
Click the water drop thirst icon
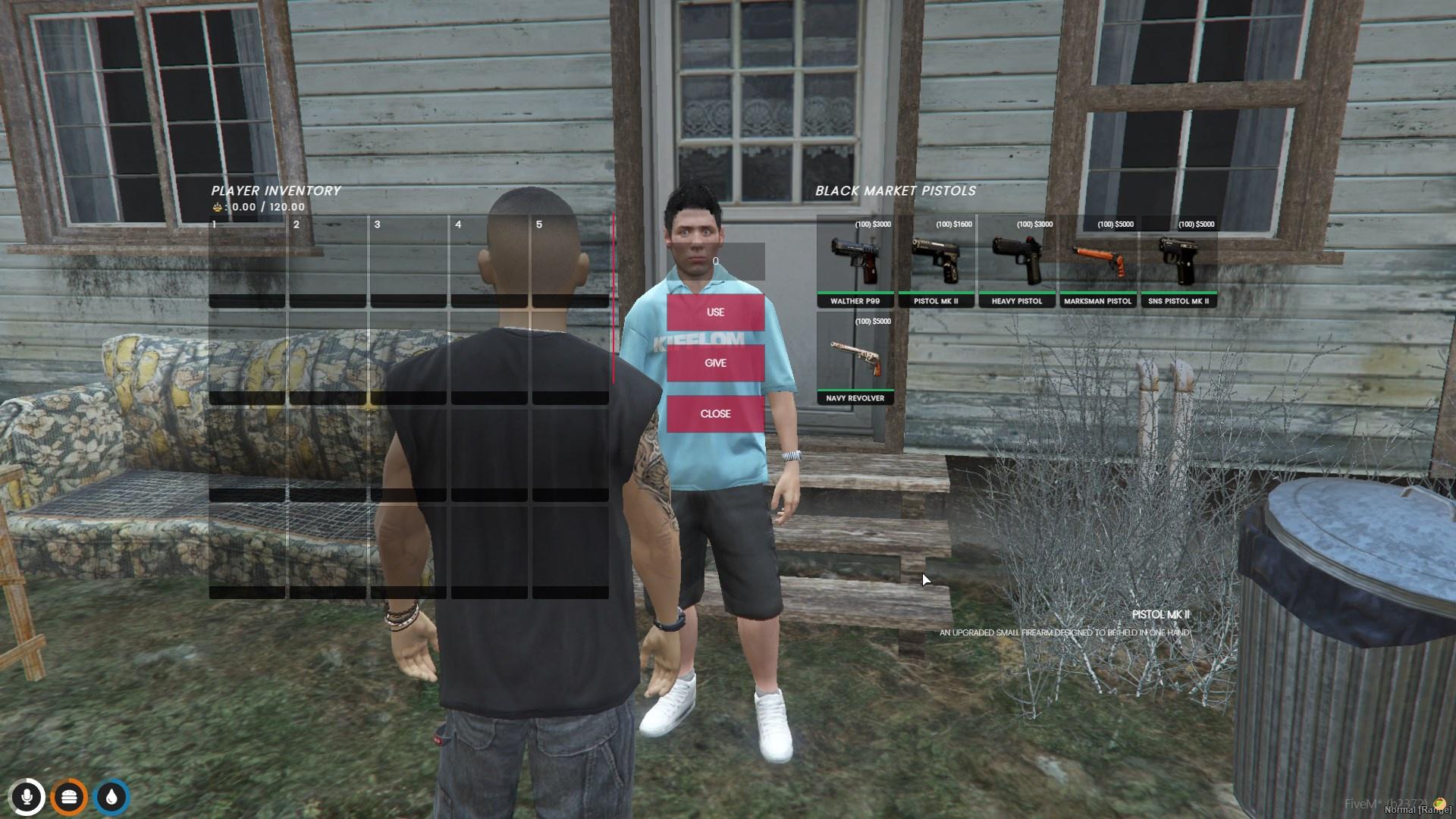point(112,797)
